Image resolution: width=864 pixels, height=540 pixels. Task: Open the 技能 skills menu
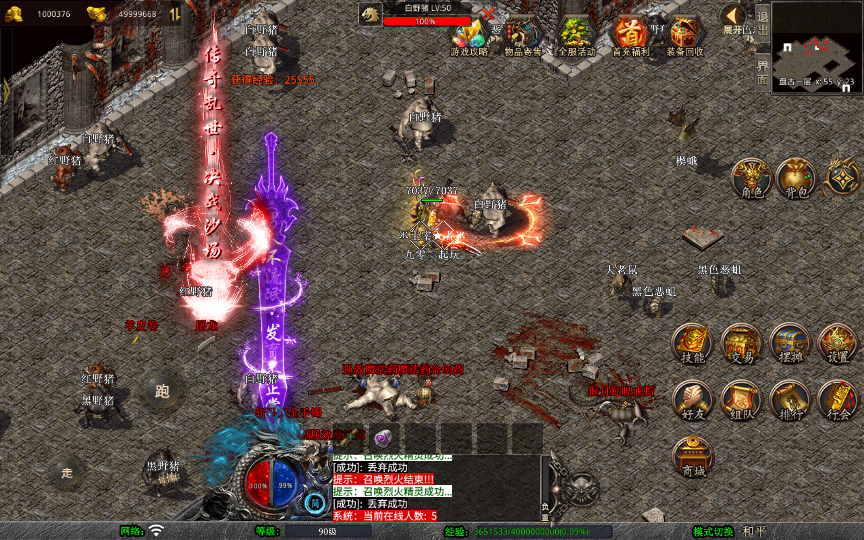[692, 343]
